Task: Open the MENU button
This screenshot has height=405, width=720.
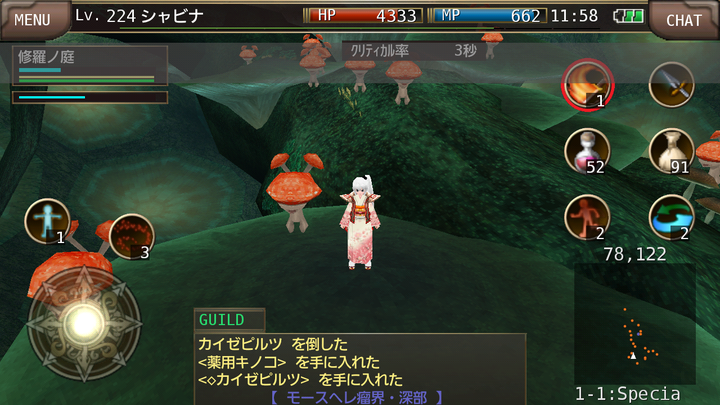Action: (x=32, y=19)
